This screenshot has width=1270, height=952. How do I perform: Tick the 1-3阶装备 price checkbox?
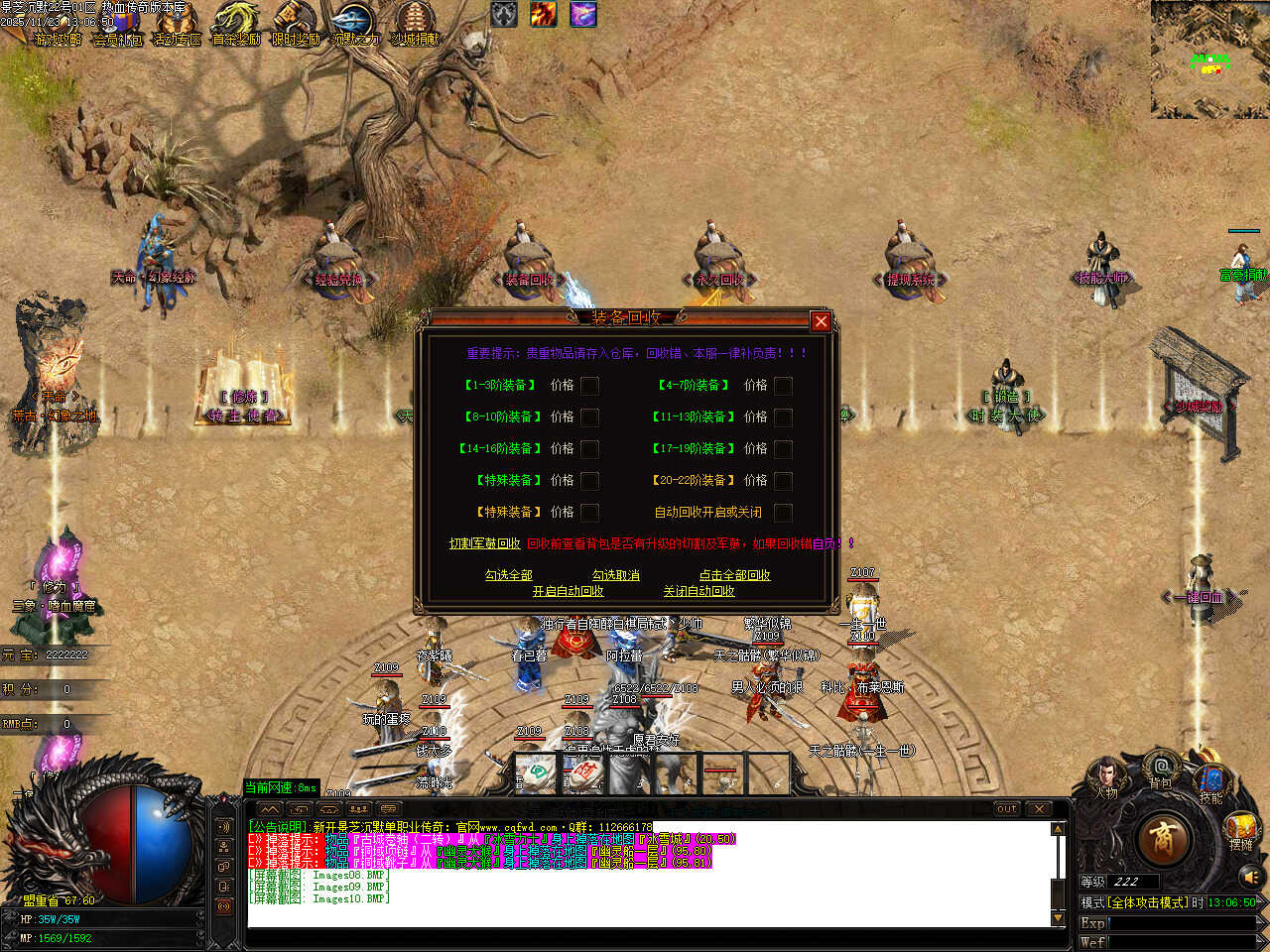click(589, 386)
